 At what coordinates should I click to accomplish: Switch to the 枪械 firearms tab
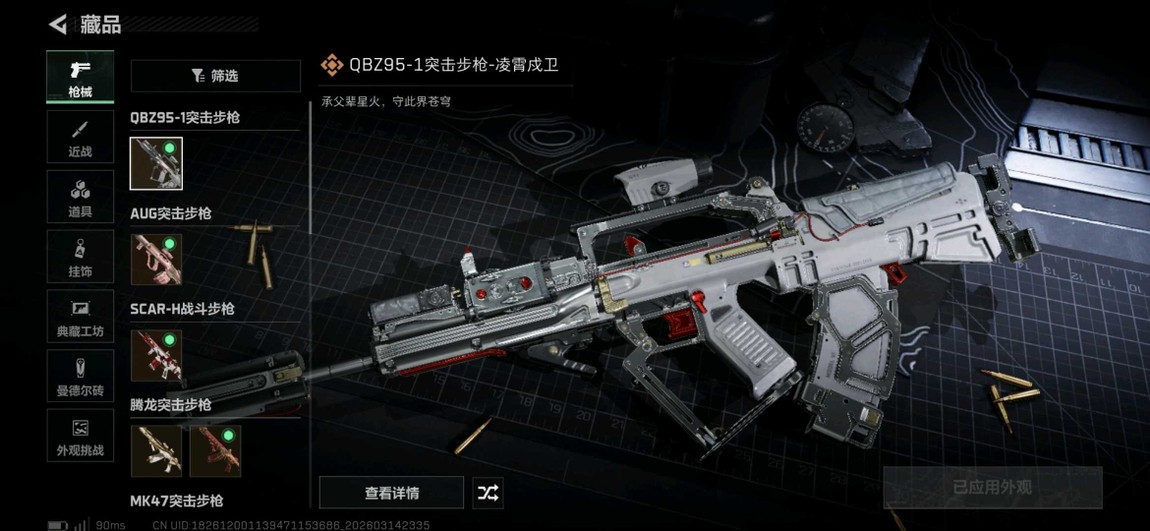point(80,77)
